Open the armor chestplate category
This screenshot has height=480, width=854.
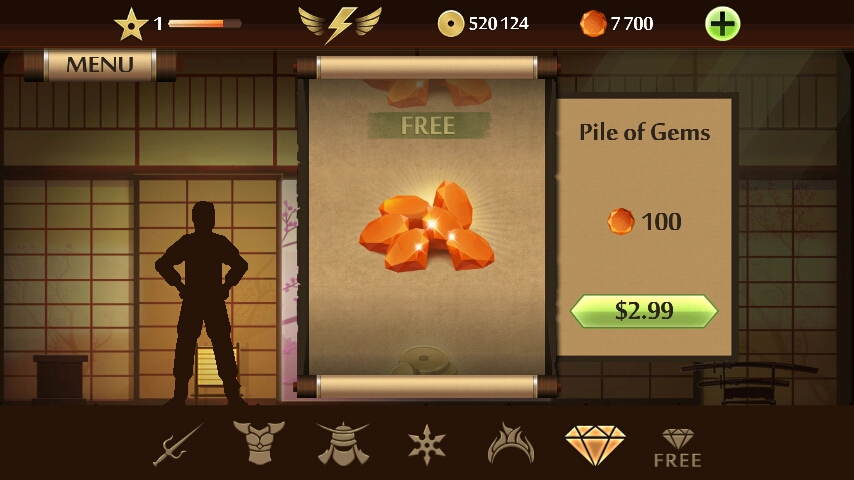pos(259,443)
